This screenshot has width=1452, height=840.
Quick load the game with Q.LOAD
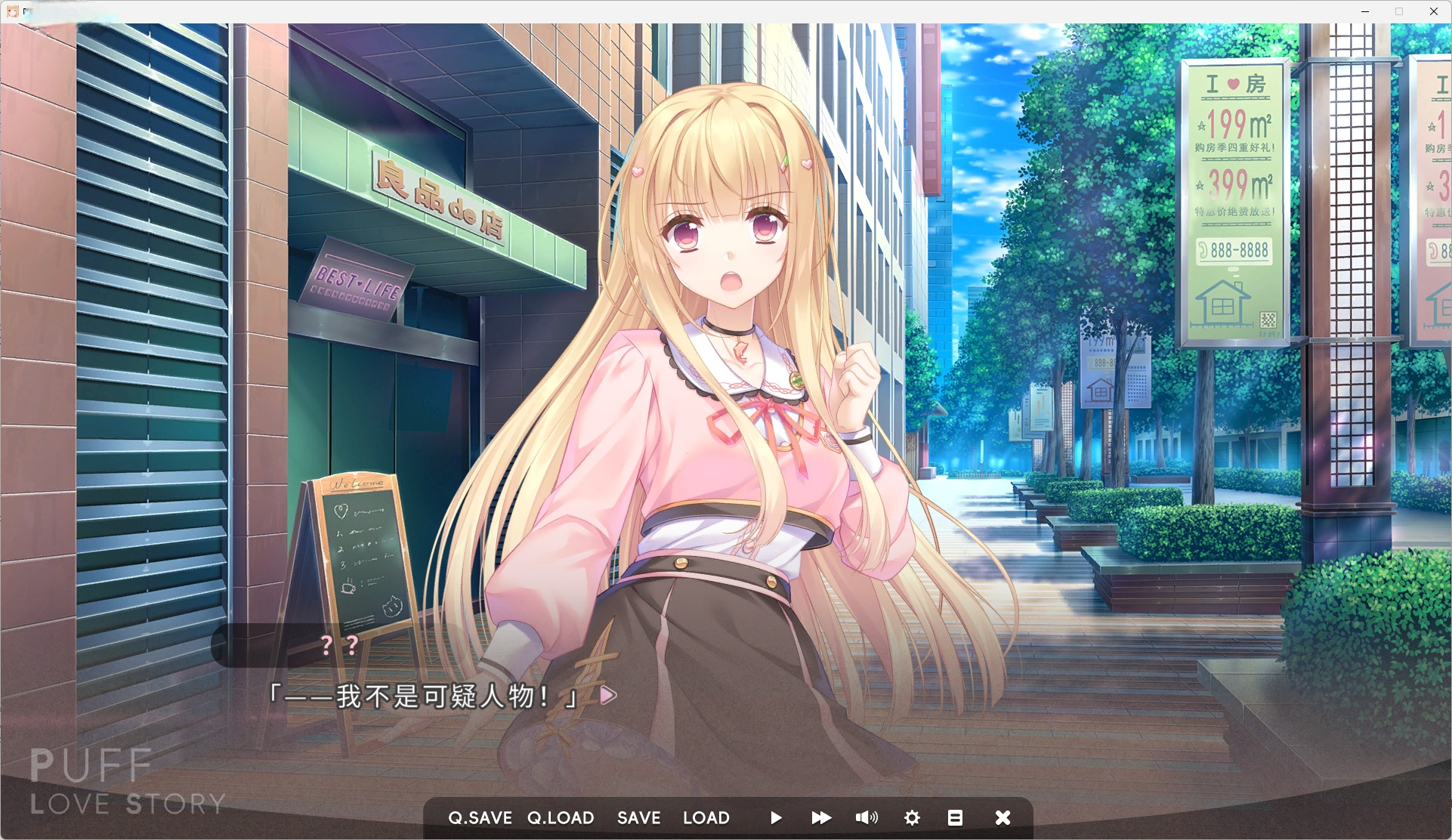click(x=560, y=817)
